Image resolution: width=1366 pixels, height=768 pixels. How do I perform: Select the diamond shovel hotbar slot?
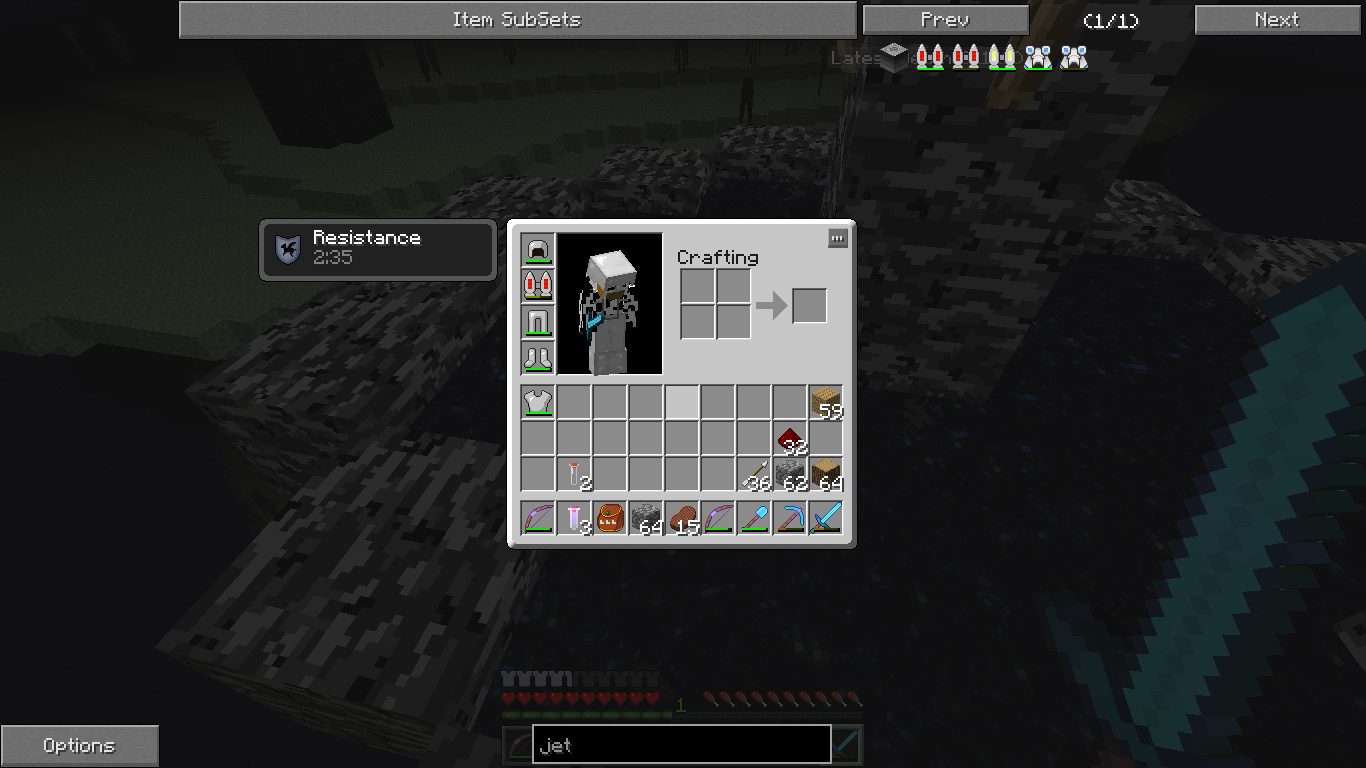pos(754,518)
